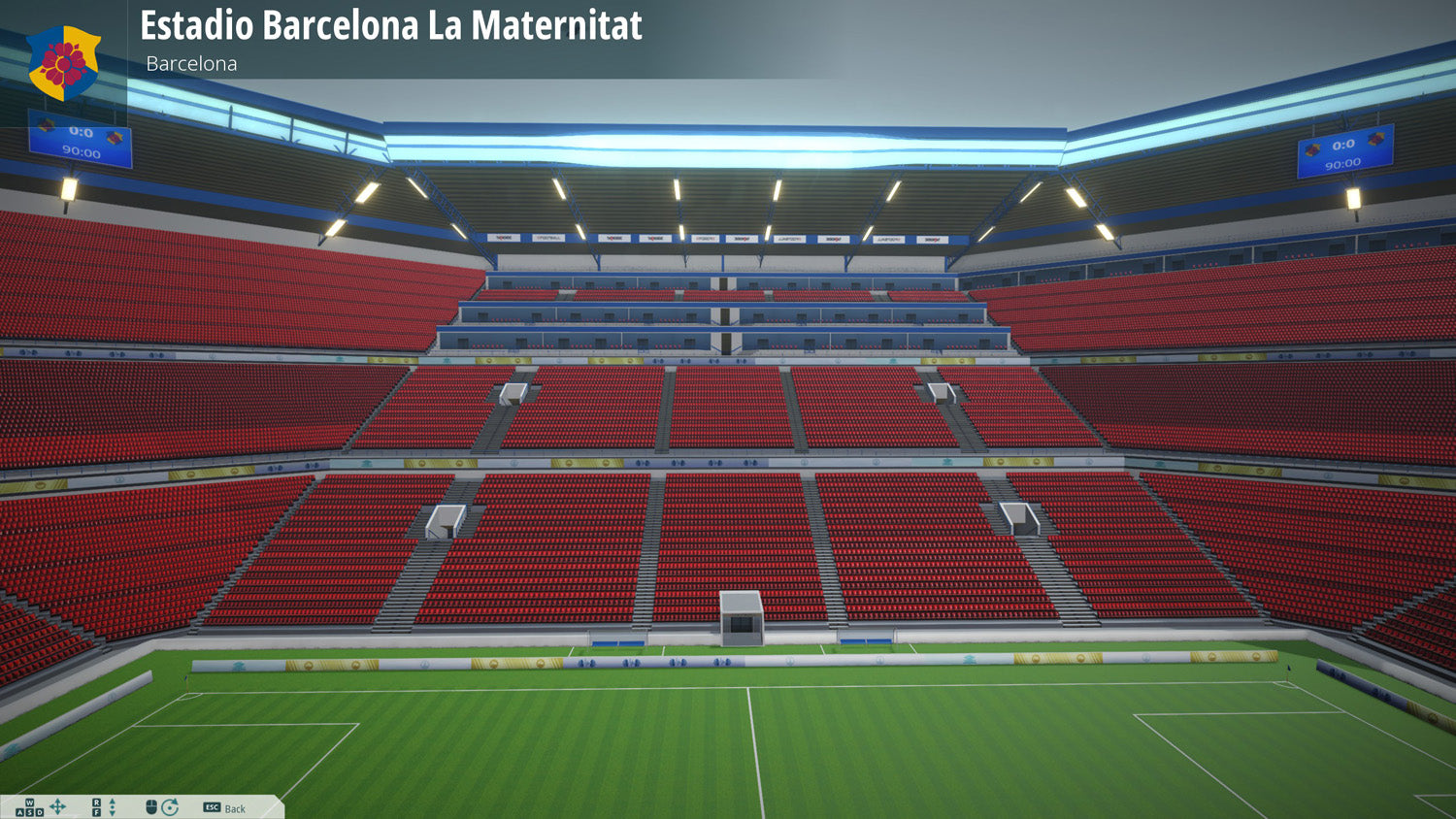Select the WASD movement keys icon
Viewport: 1456px width, 819px height.
coord(29,806)
